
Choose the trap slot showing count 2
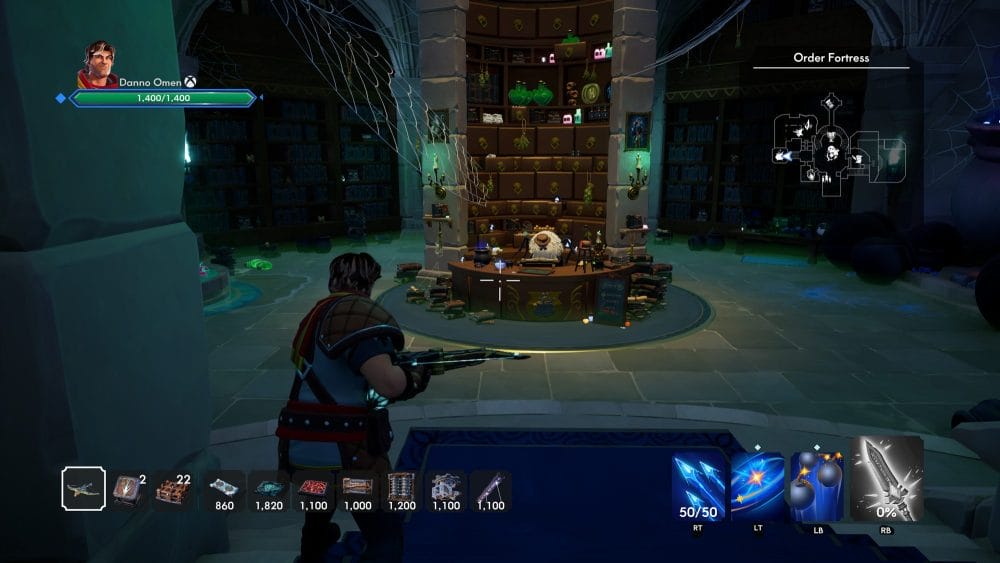(127, 489)
